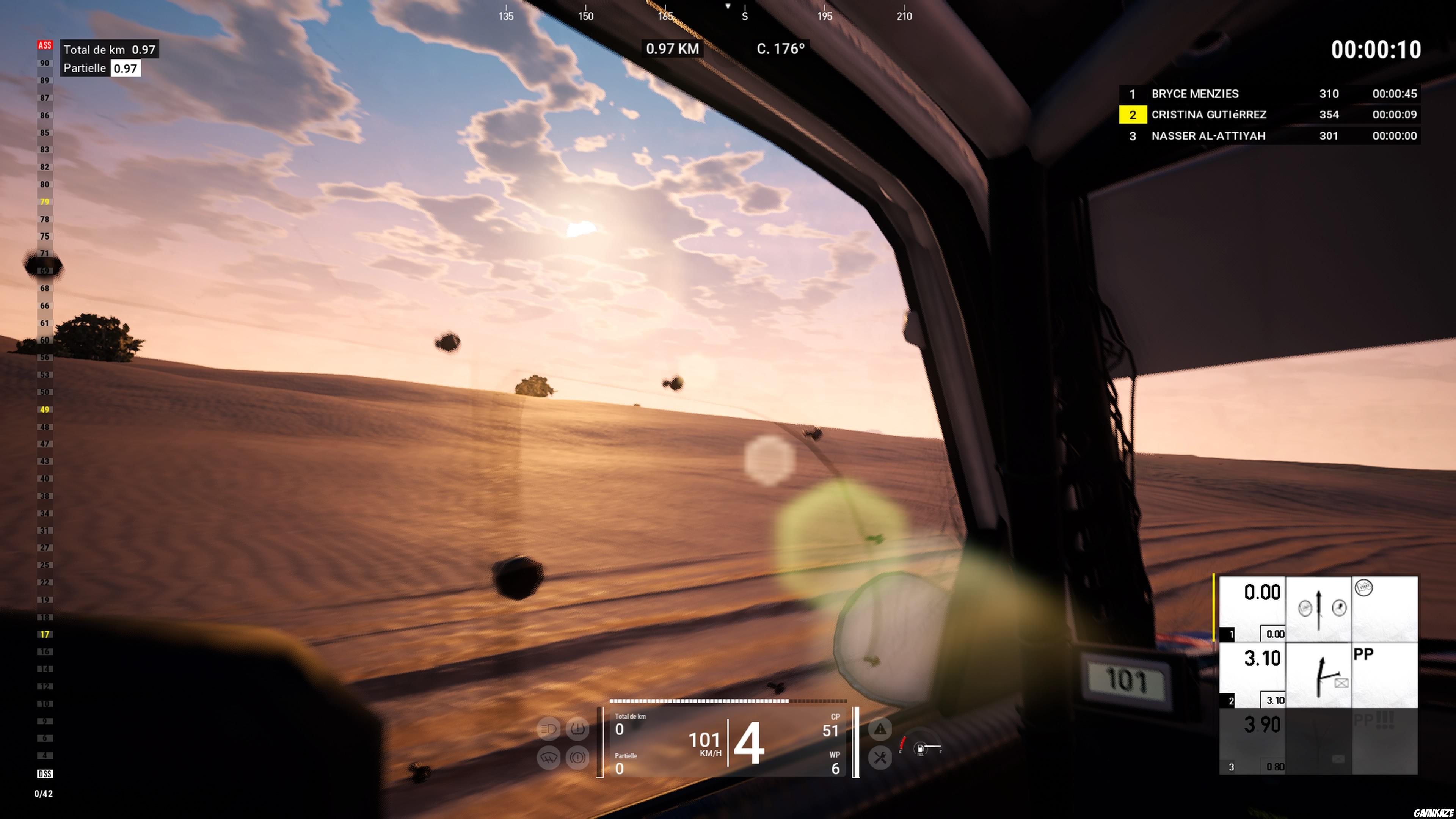Select Bryce Menzies in the standings

(x=1269, y=94)
